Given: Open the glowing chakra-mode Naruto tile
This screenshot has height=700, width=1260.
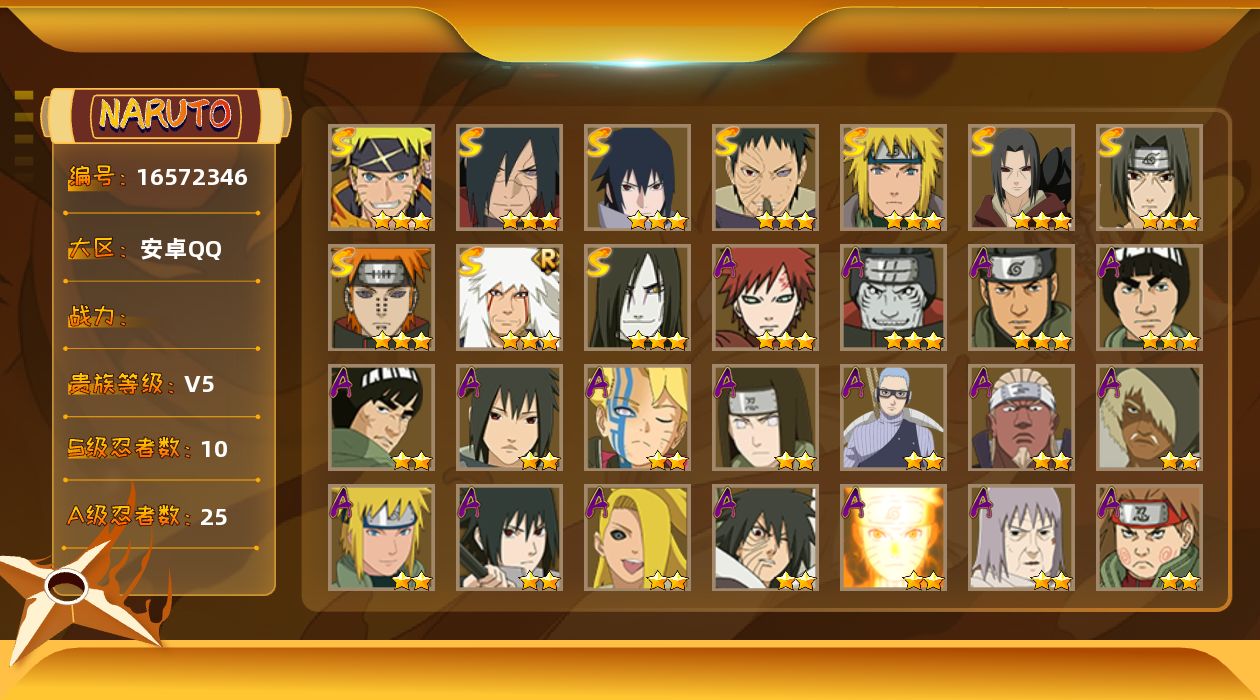Looking at the screenshot, I should (x=893, y=537).
